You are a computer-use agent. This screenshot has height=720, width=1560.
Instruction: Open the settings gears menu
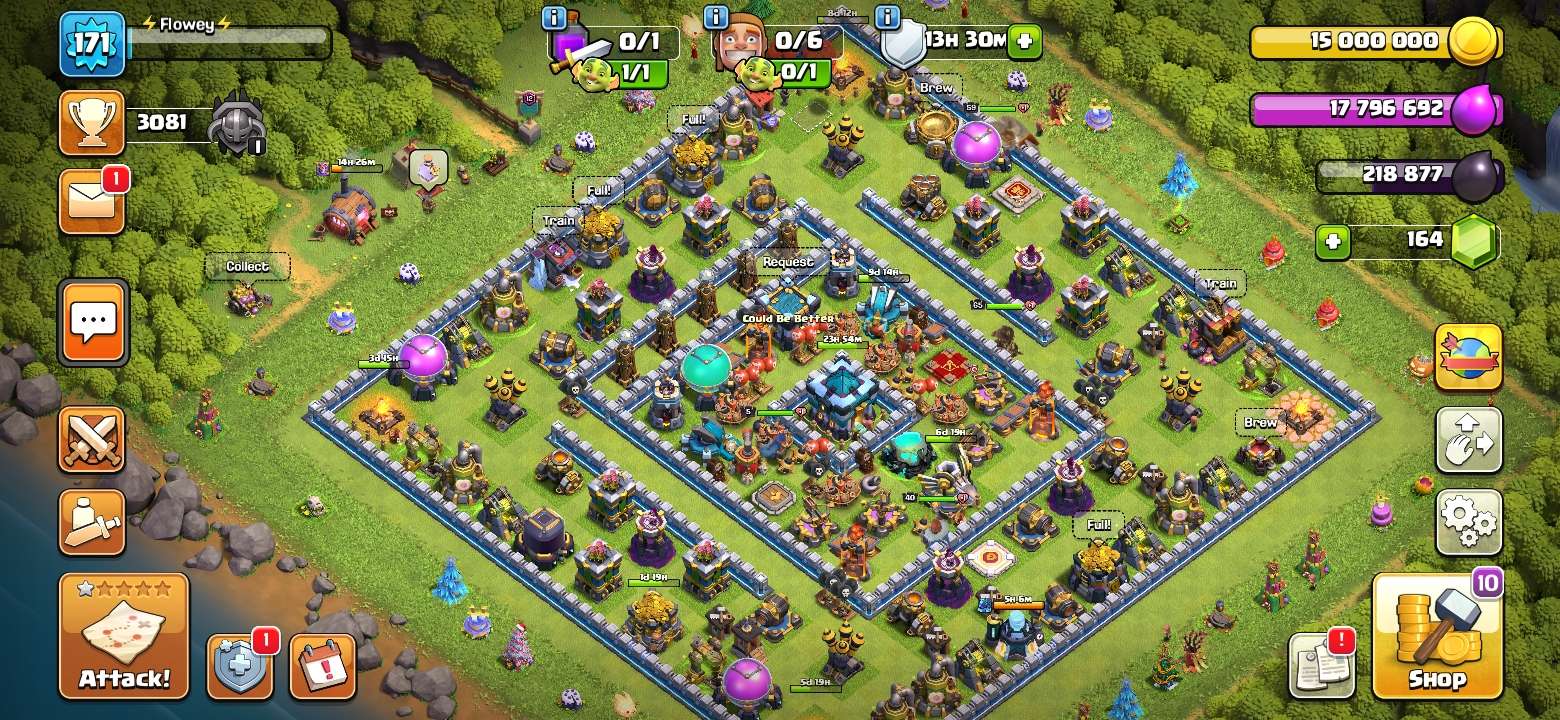(x=1468, y=522)
